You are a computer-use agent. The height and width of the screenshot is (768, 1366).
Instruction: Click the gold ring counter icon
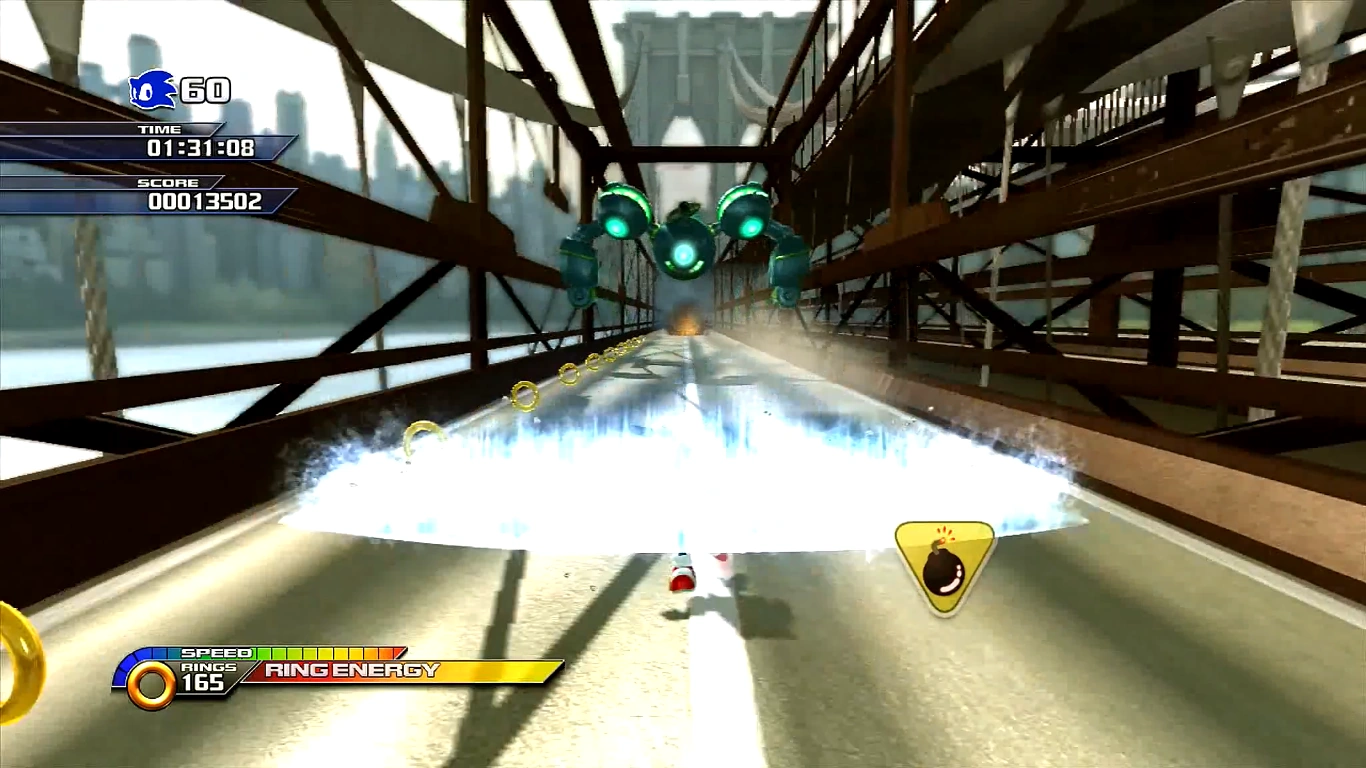pos(151,685)
